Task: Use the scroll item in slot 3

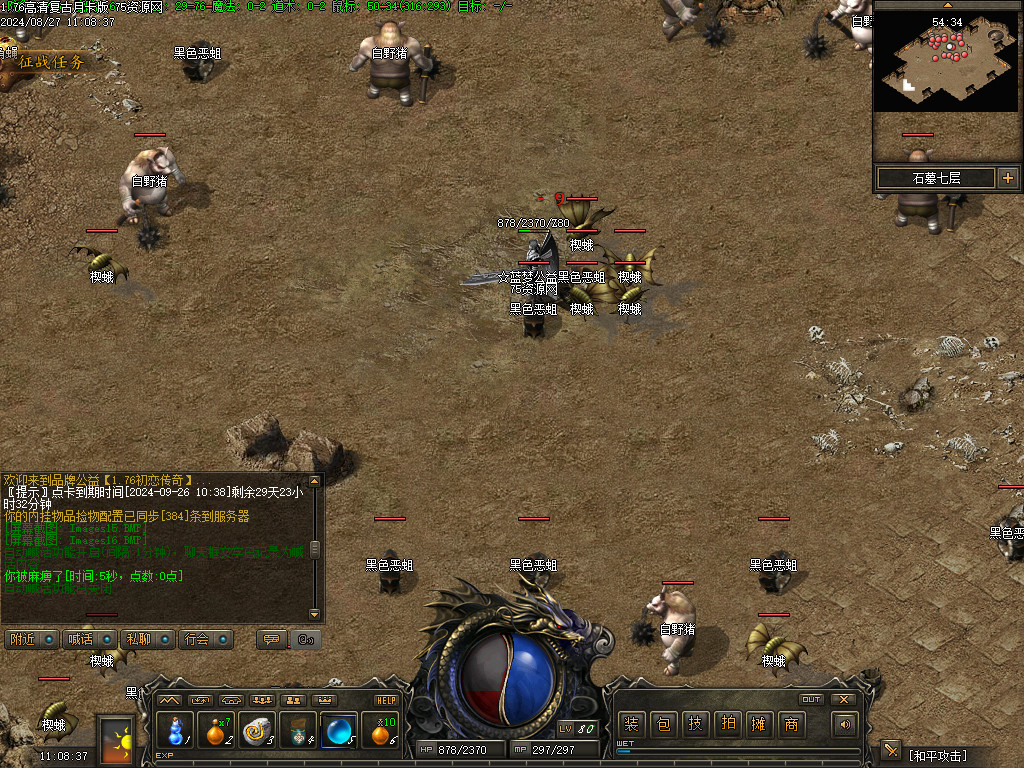Action: point(258,730)
